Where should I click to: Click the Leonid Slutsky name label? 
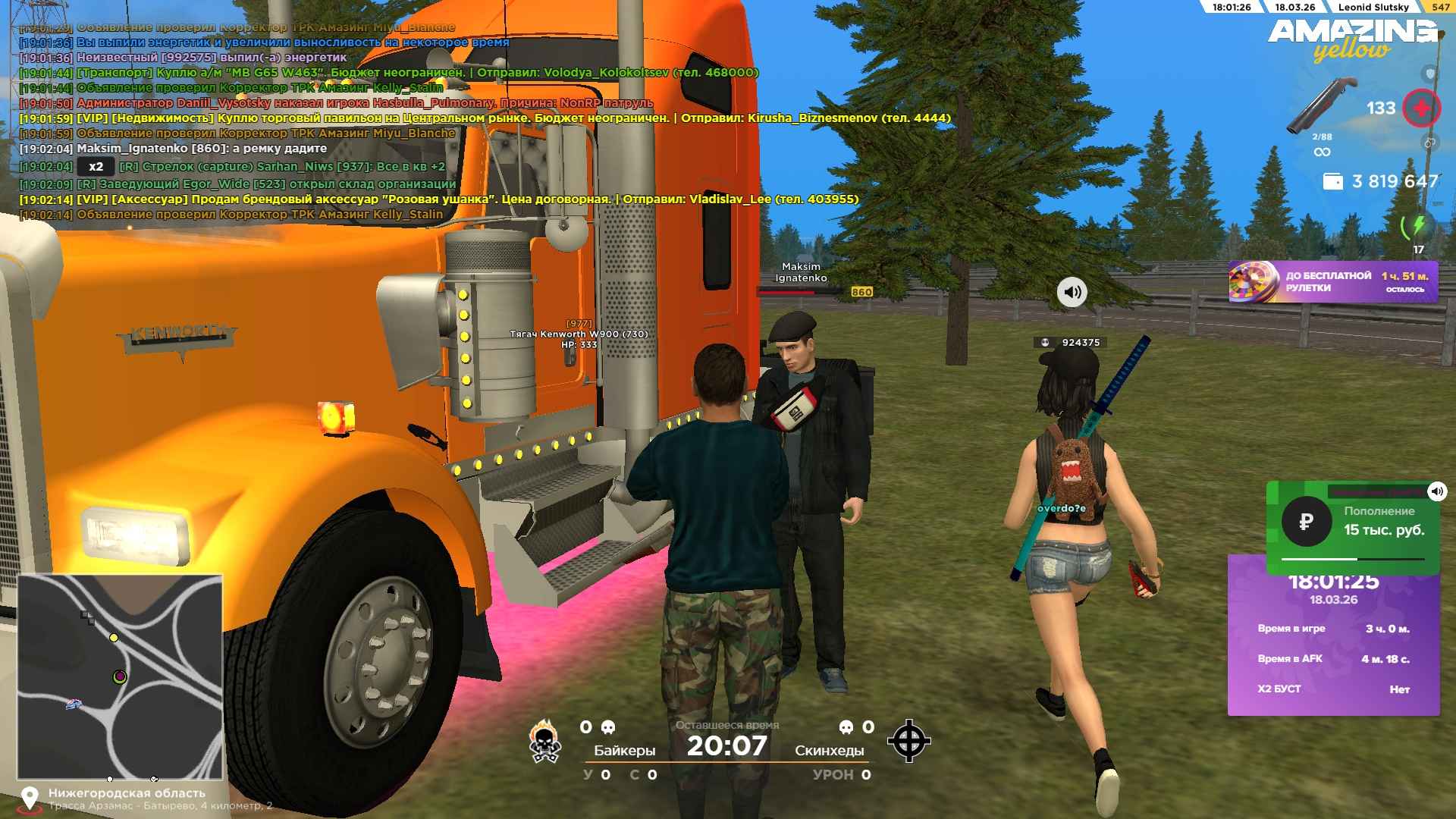coord(1373,7)
